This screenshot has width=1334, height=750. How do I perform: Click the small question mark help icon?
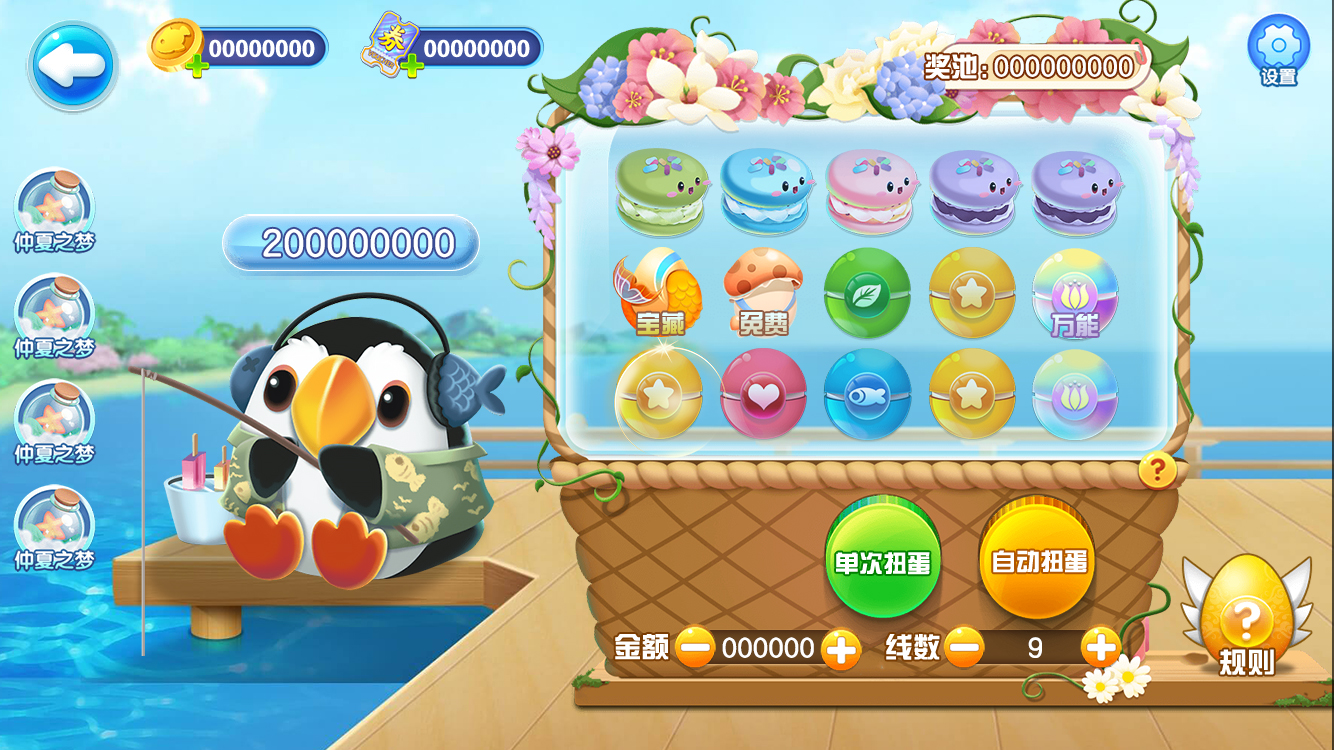pos(1157,469)
